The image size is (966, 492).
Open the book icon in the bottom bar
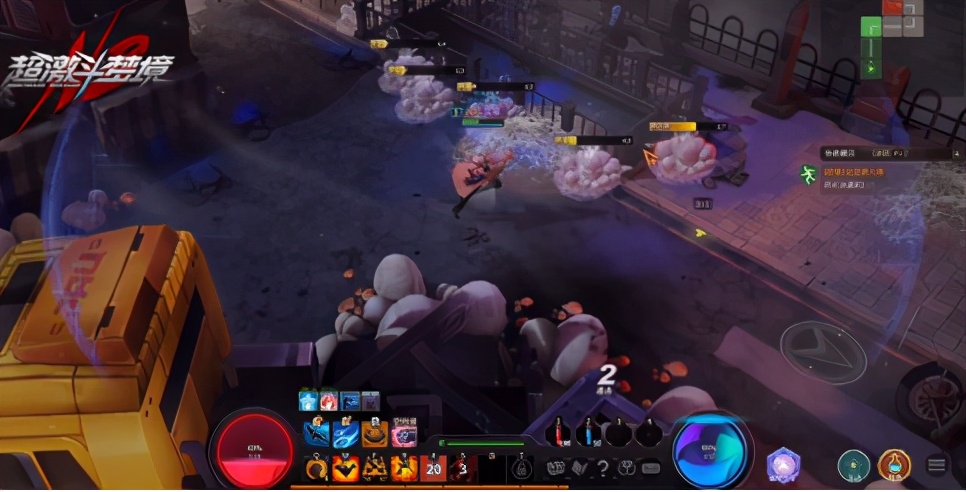point(578,467)
